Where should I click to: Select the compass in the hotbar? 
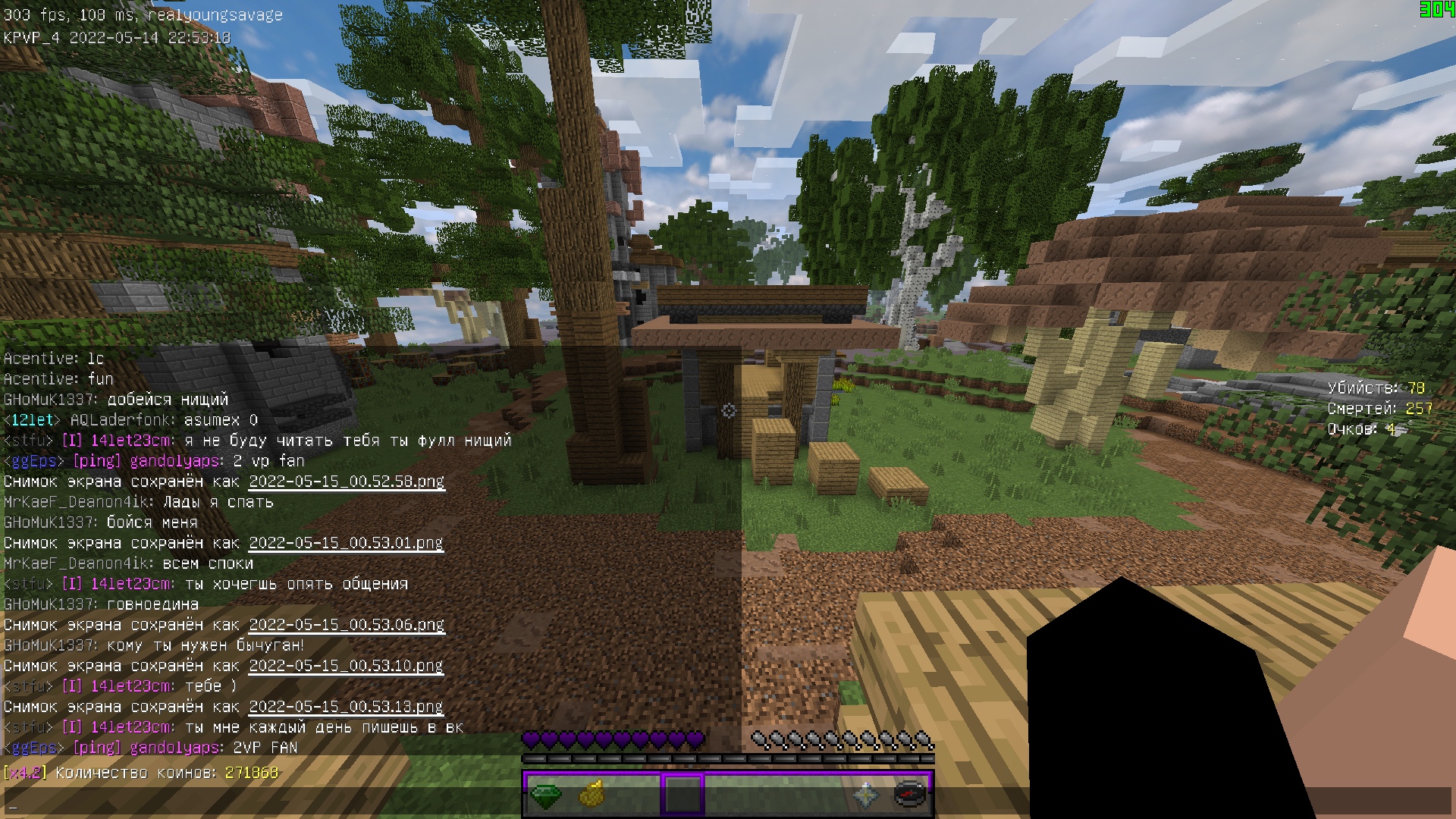click(908, 793)
